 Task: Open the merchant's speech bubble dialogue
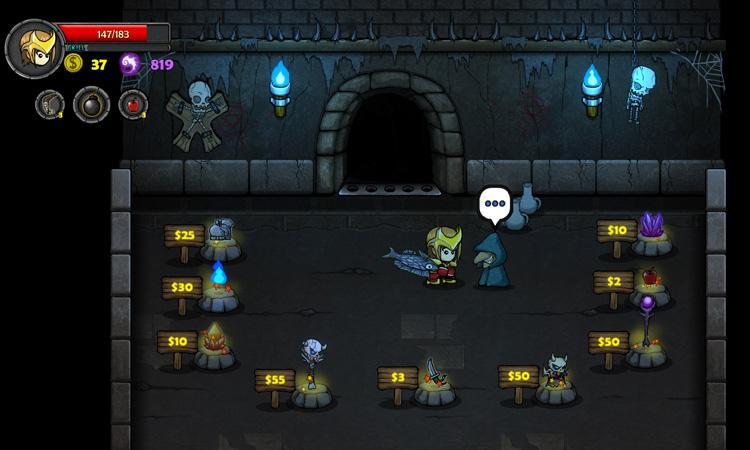pyautogui.click(x=493, y=206)
